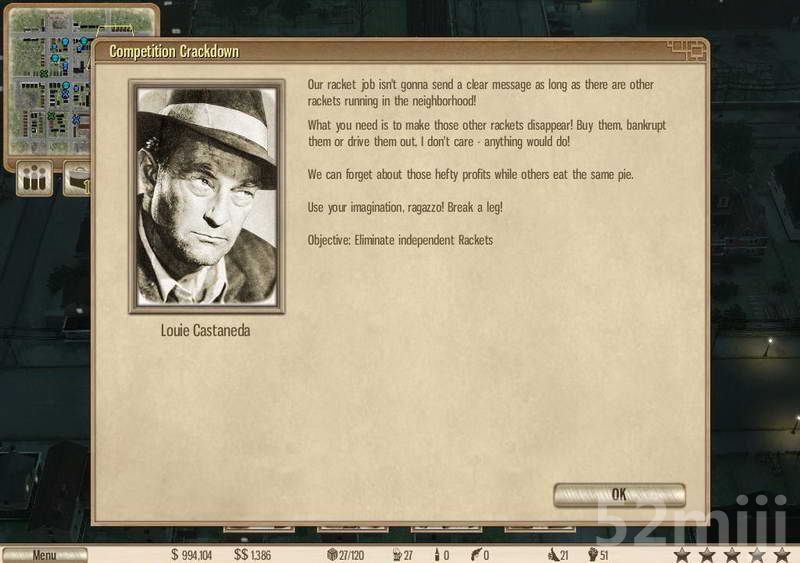The image size is (800, 563).
Task: Open the gang members icon below the minimap
Action: click(x=35, y=180)
